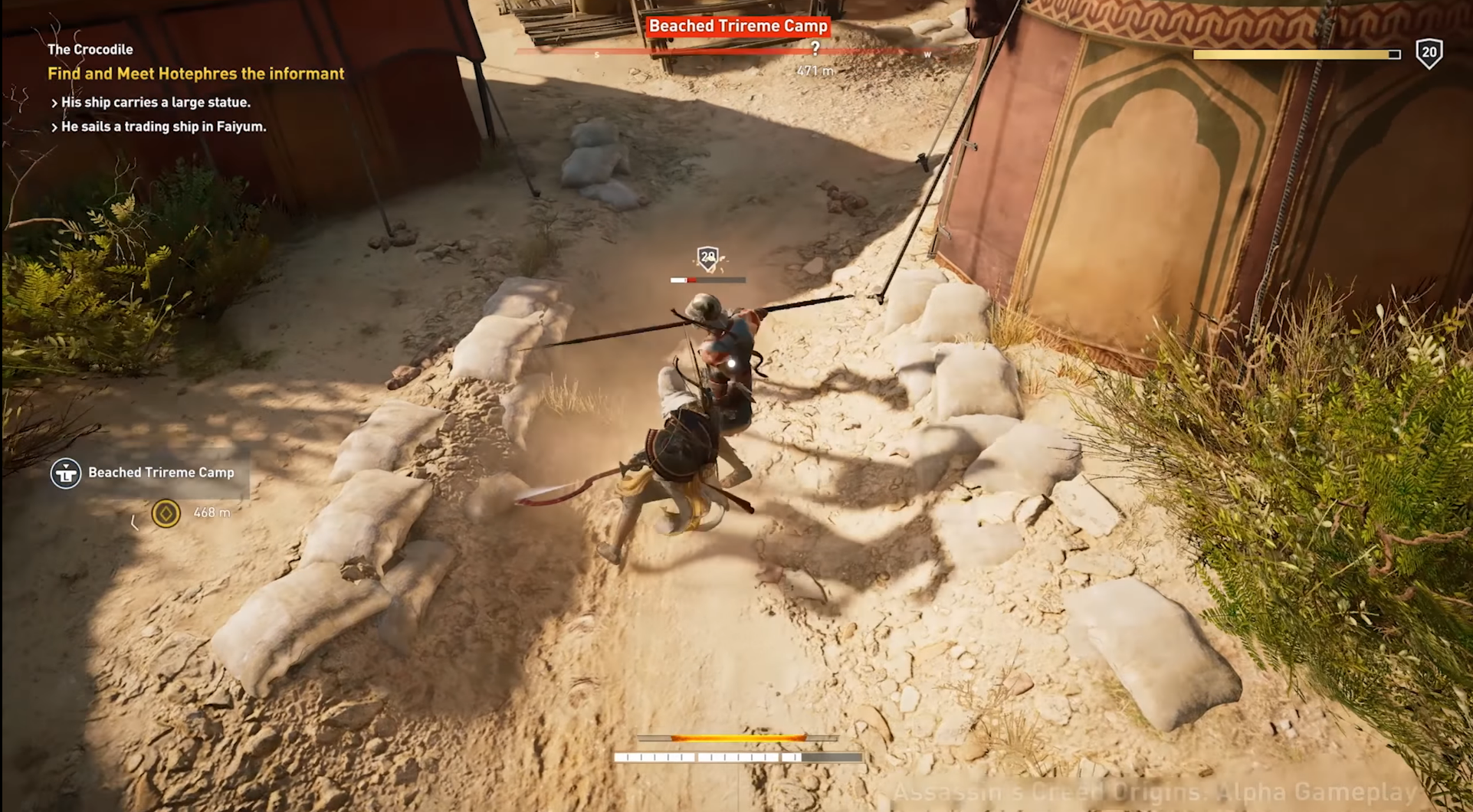Select the Beached Trireme Camp location icon
Image resolution: width=1473 pixels, height=812 pixels.
[x=66, y=473]
